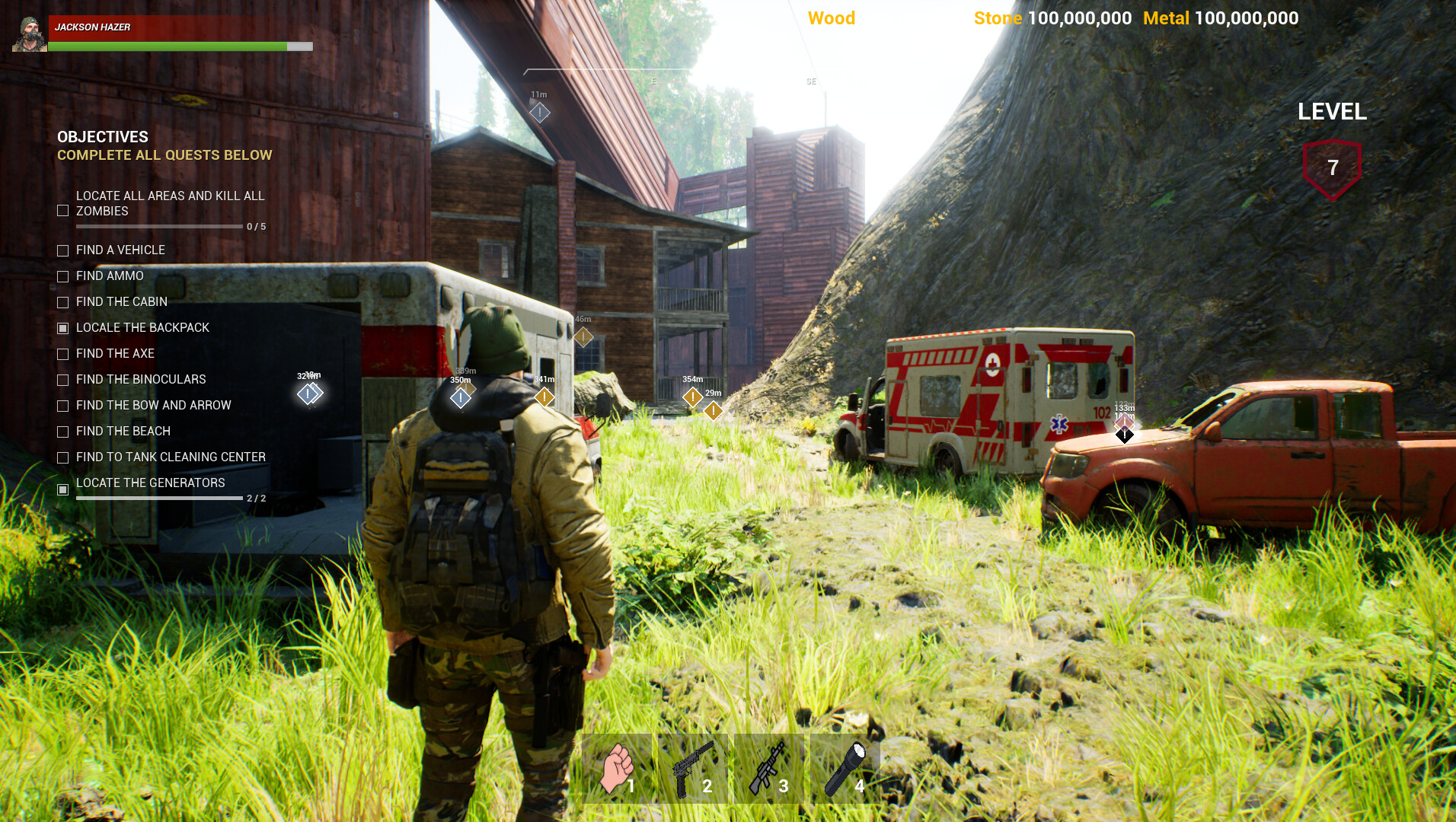Select the assault rifle in hotbar slot 3
The image size is (1456, 822).
click(769, 769)
